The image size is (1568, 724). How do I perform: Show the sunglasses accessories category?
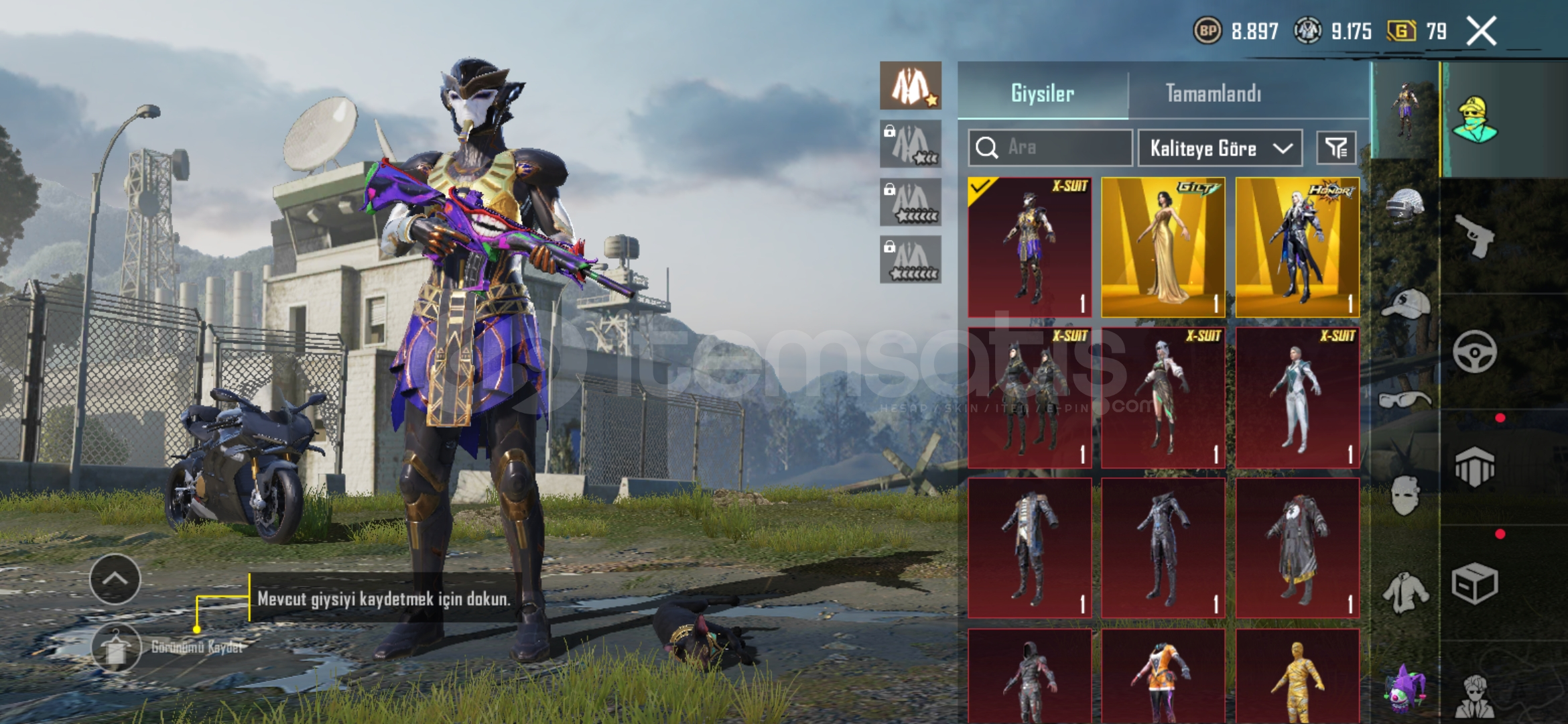pyautogui.click(x=1404, y=400)
